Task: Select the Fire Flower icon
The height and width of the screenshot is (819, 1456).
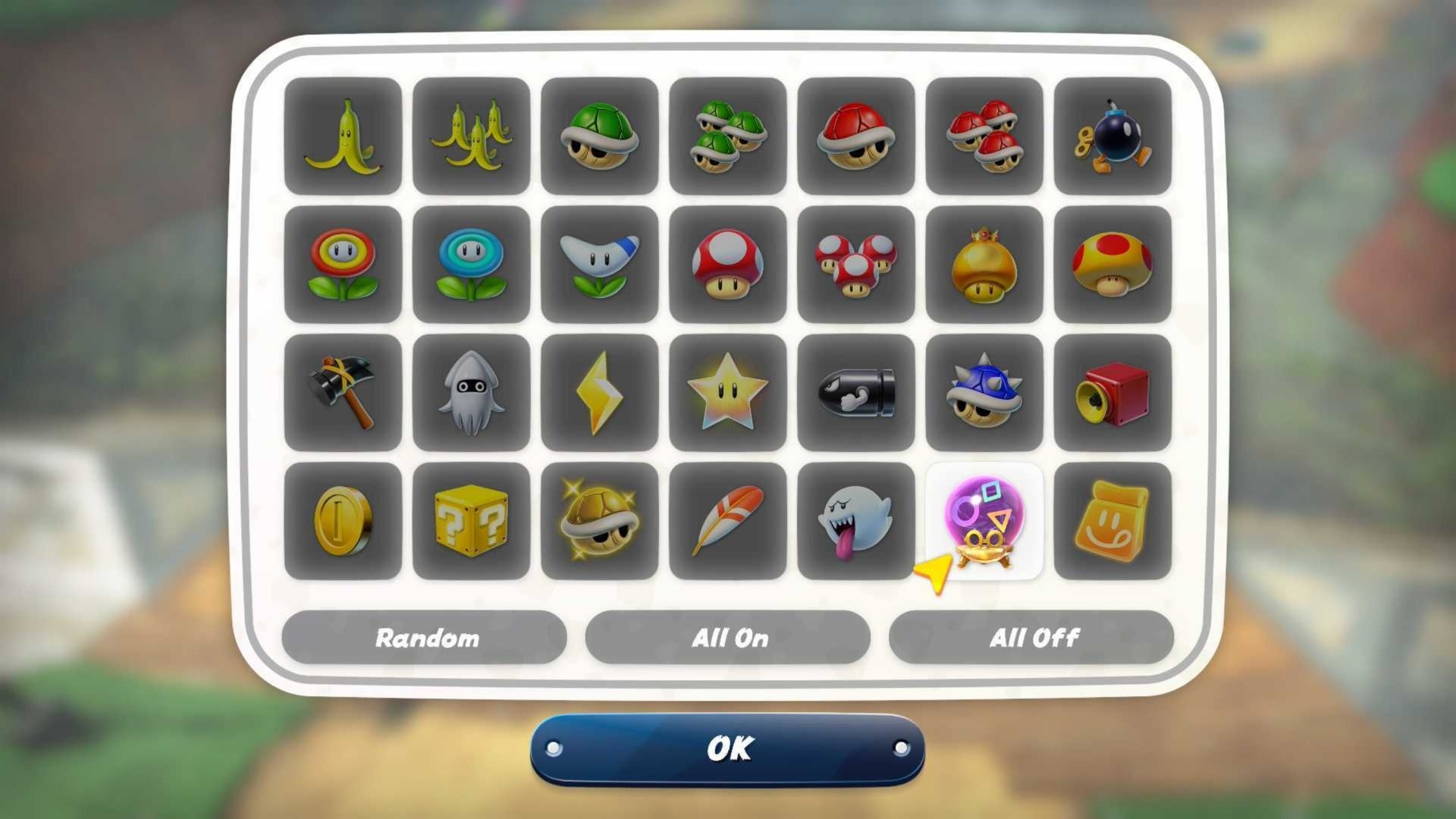Action: tap(343, 267)
